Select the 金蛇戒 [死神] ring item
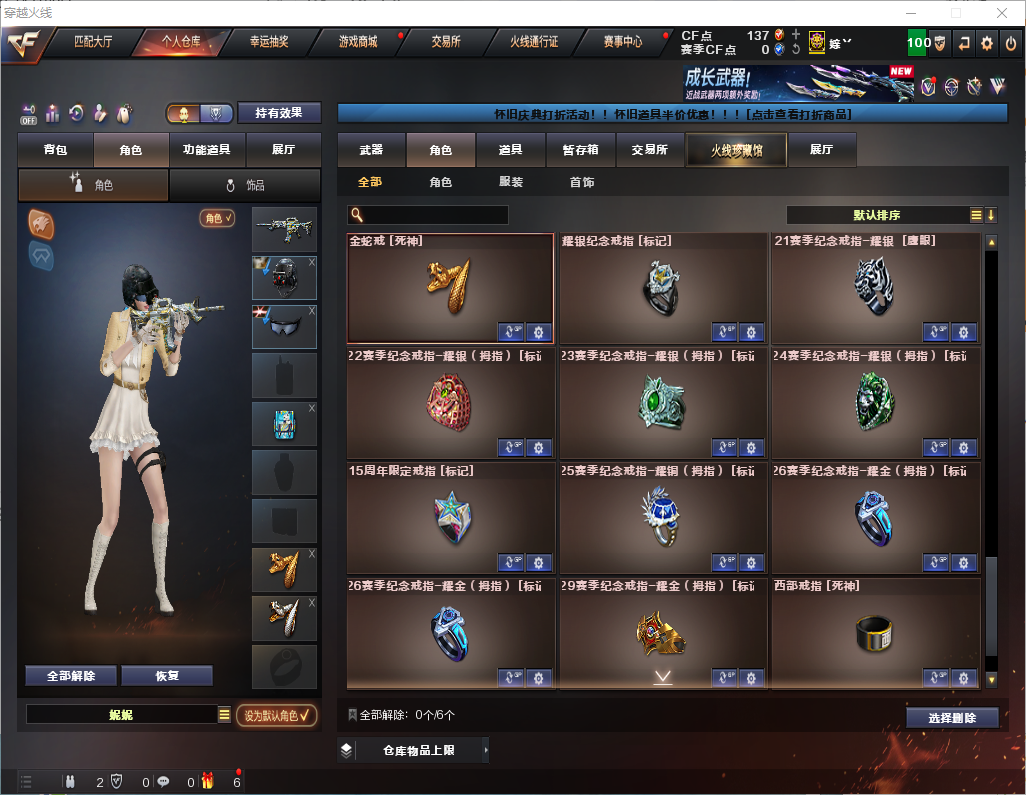The width and height of the screenshot is (1026, 795). [450, 288]
